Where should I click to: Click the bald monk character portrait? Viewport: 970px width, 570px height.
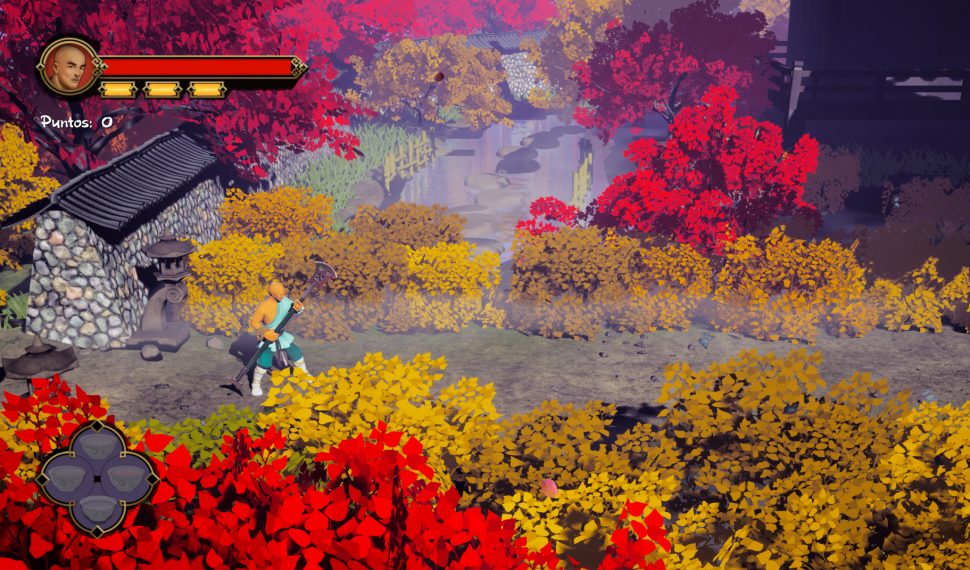(68, 67)
